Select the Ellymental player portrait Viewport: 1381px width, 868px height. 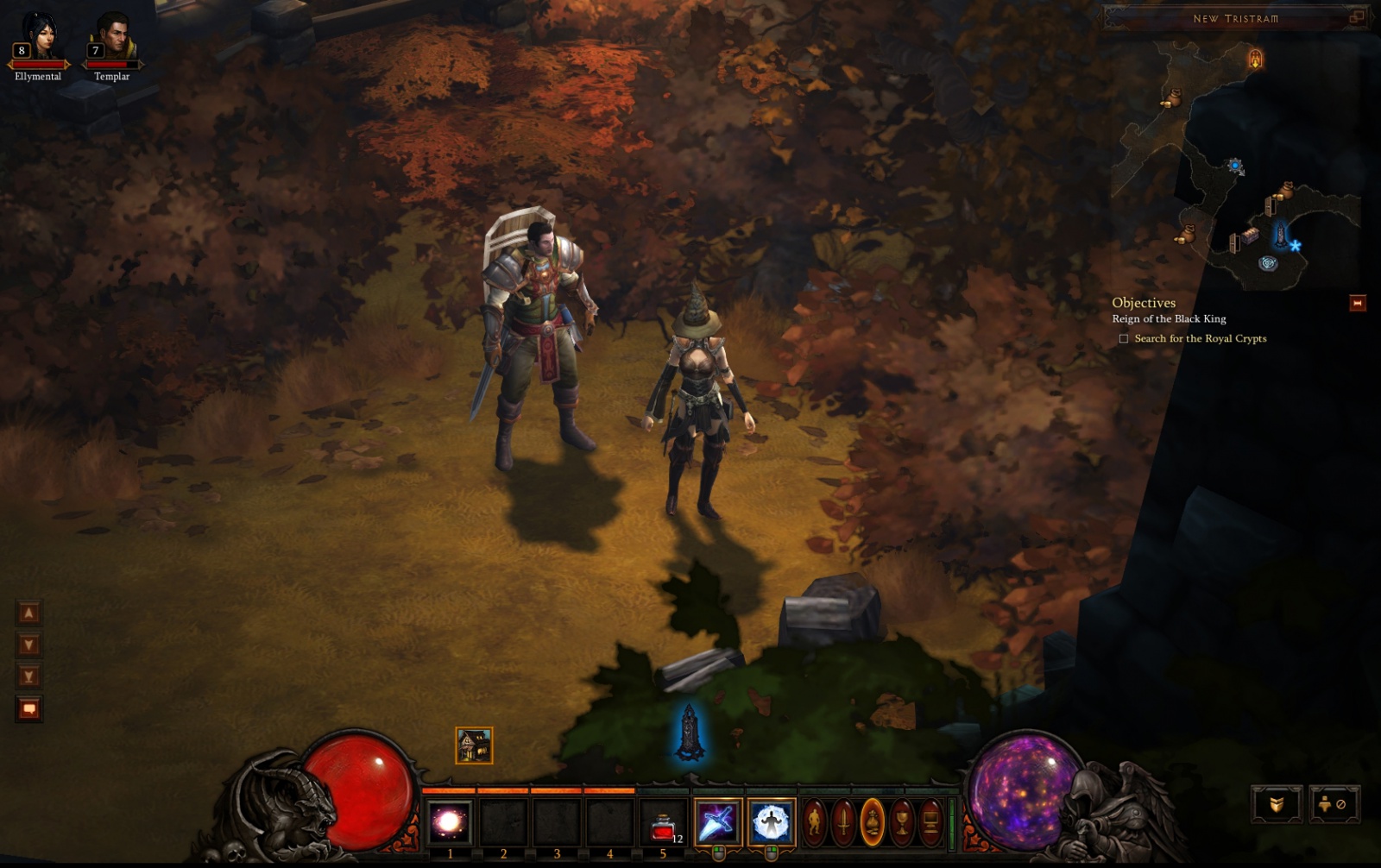coord(38,39)
